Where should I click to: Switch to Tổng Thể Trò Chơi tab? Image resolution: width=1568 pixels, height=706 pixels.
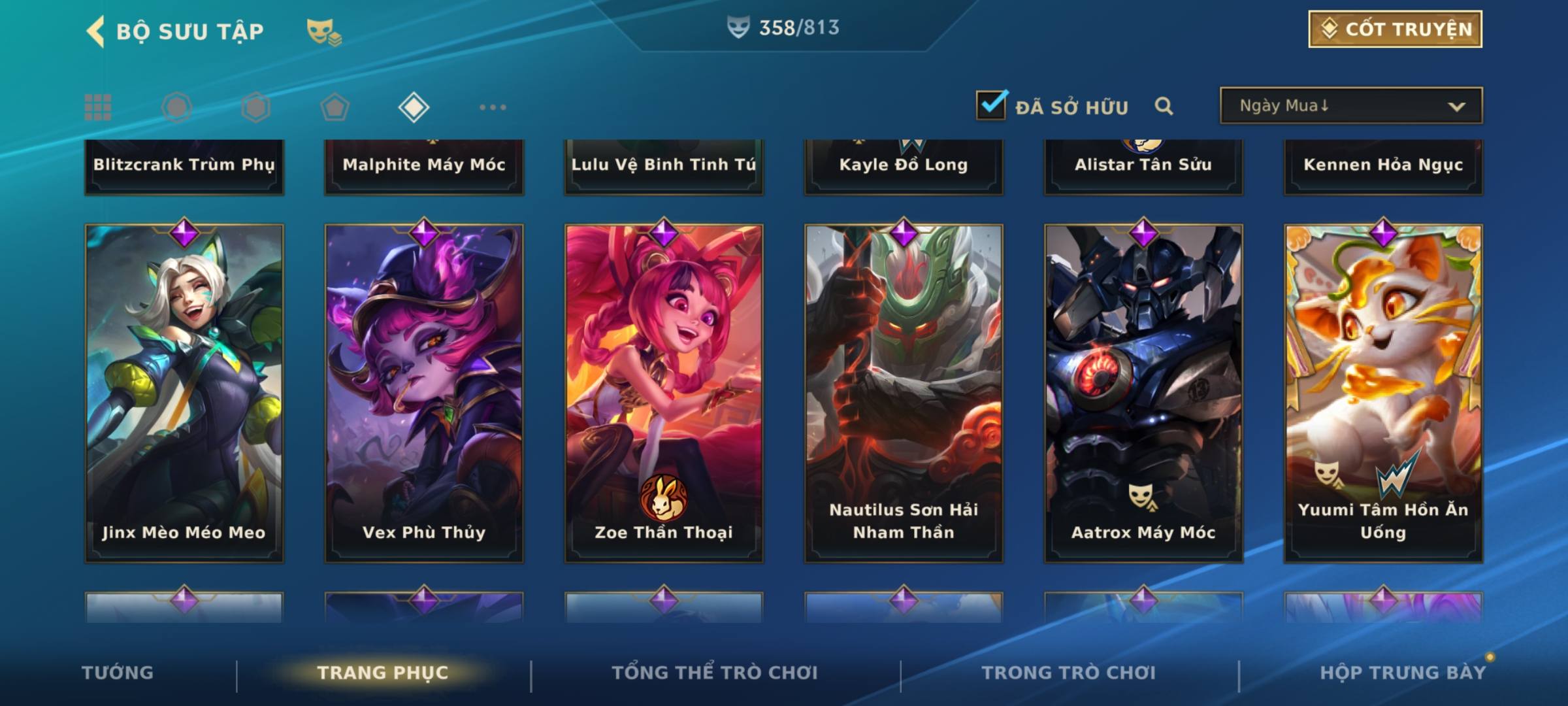715,673
